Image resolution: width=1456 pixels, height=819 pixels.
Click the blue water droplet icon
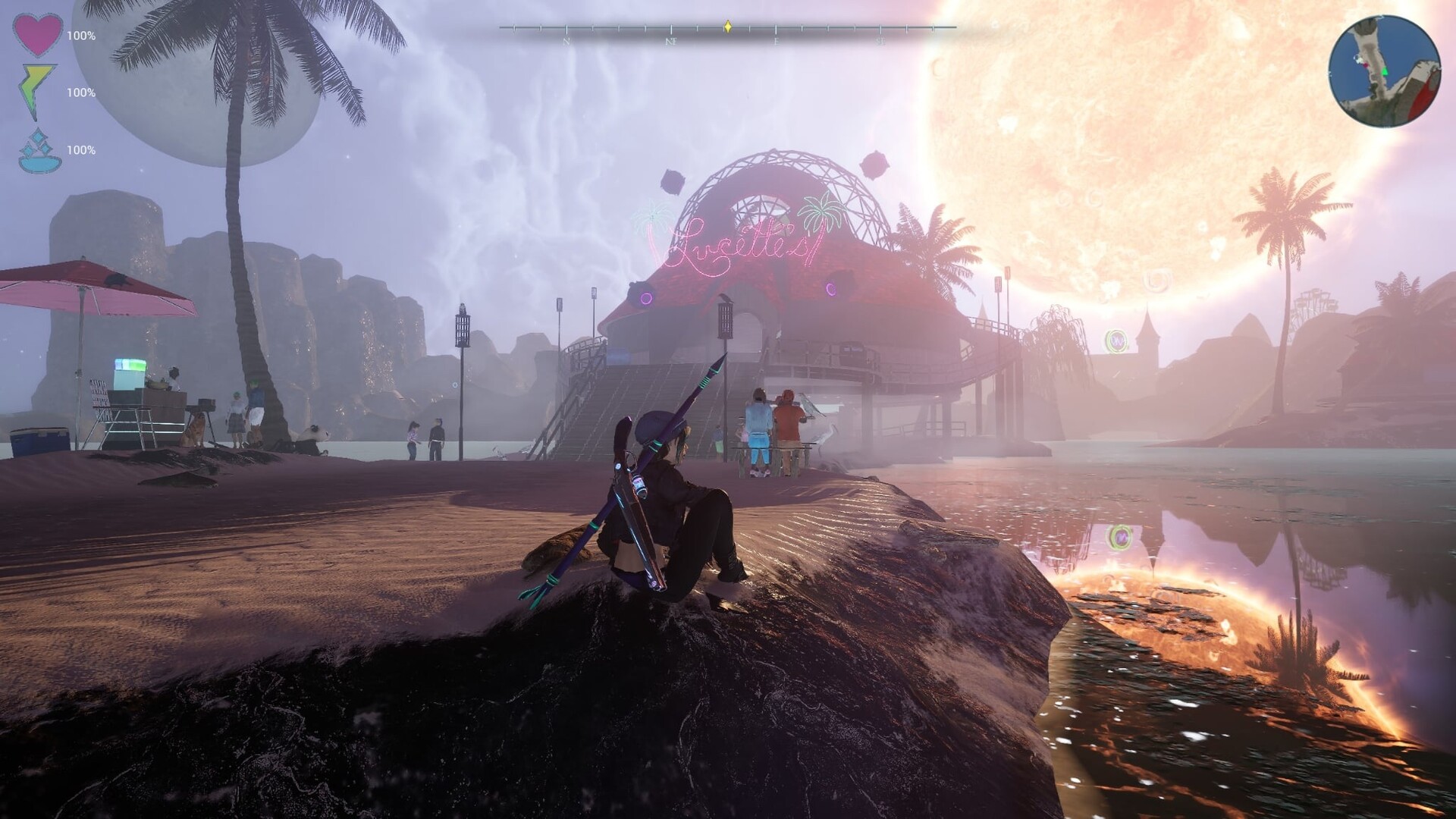coord(38,149)
